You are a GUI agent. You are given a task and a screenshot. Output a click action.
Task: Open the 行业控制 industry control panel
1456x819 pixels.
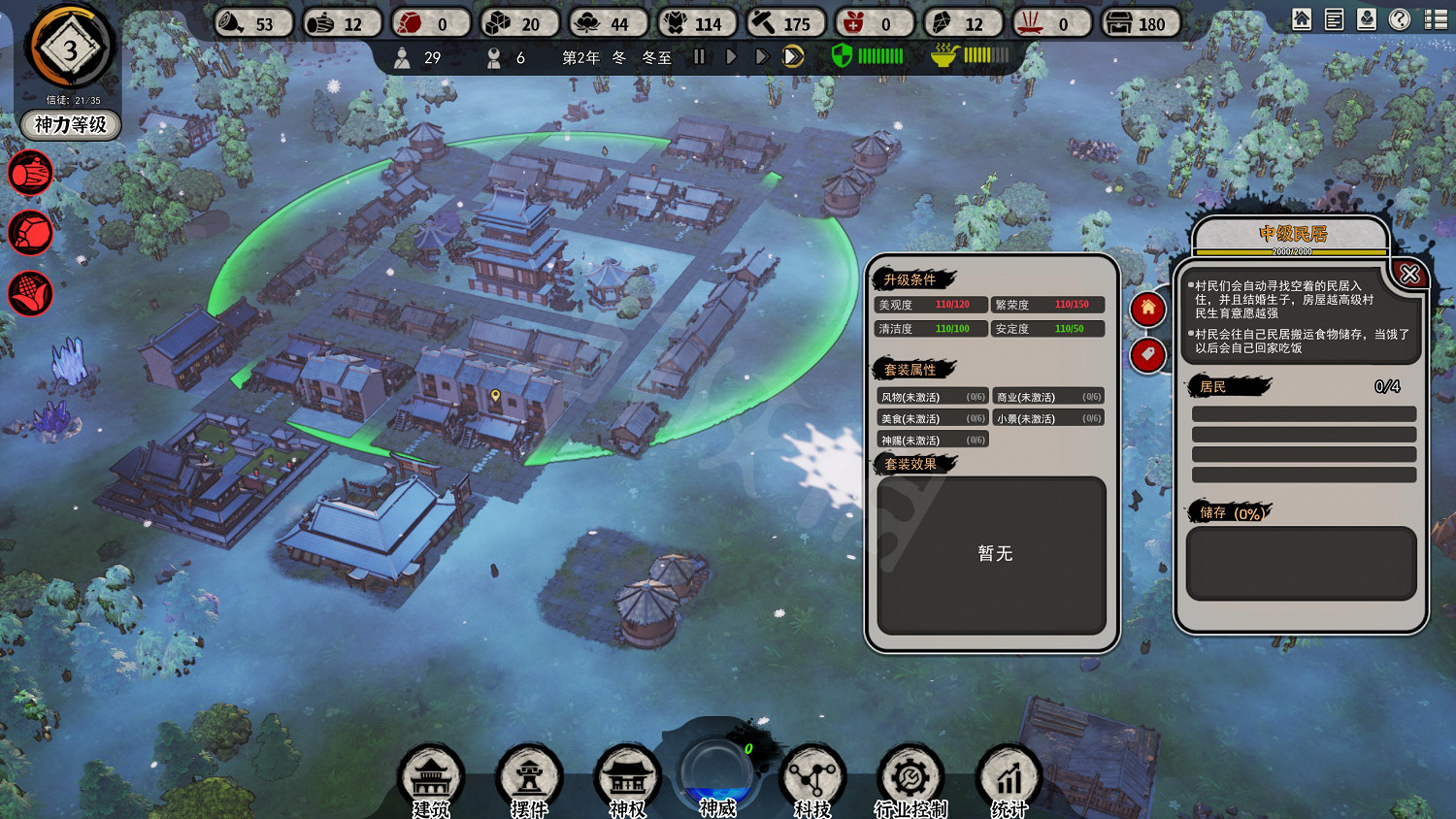910,778
